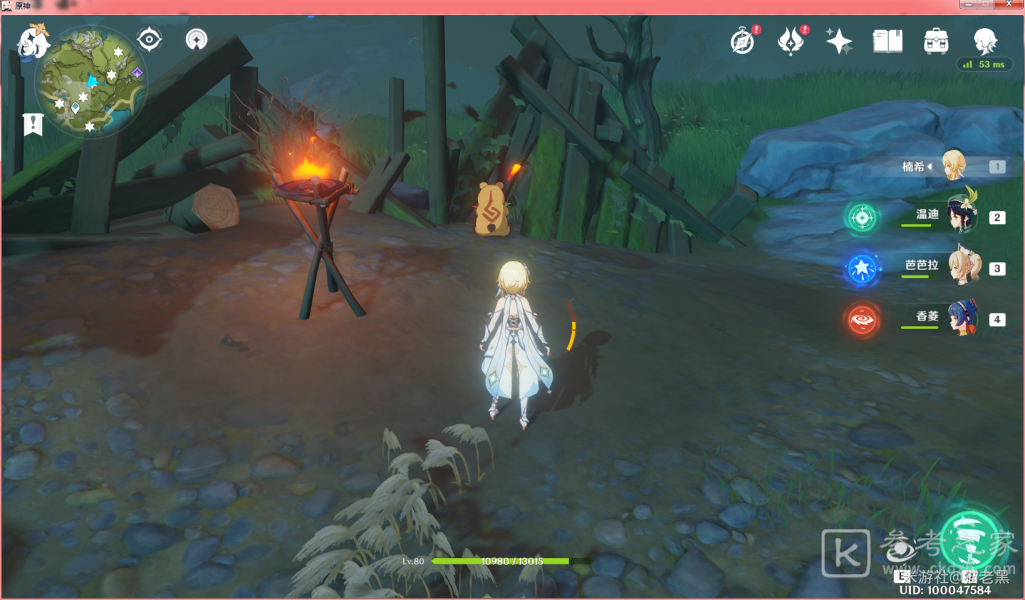
Task: Open the map from the minimap
Action: click(x=91, y=81)
